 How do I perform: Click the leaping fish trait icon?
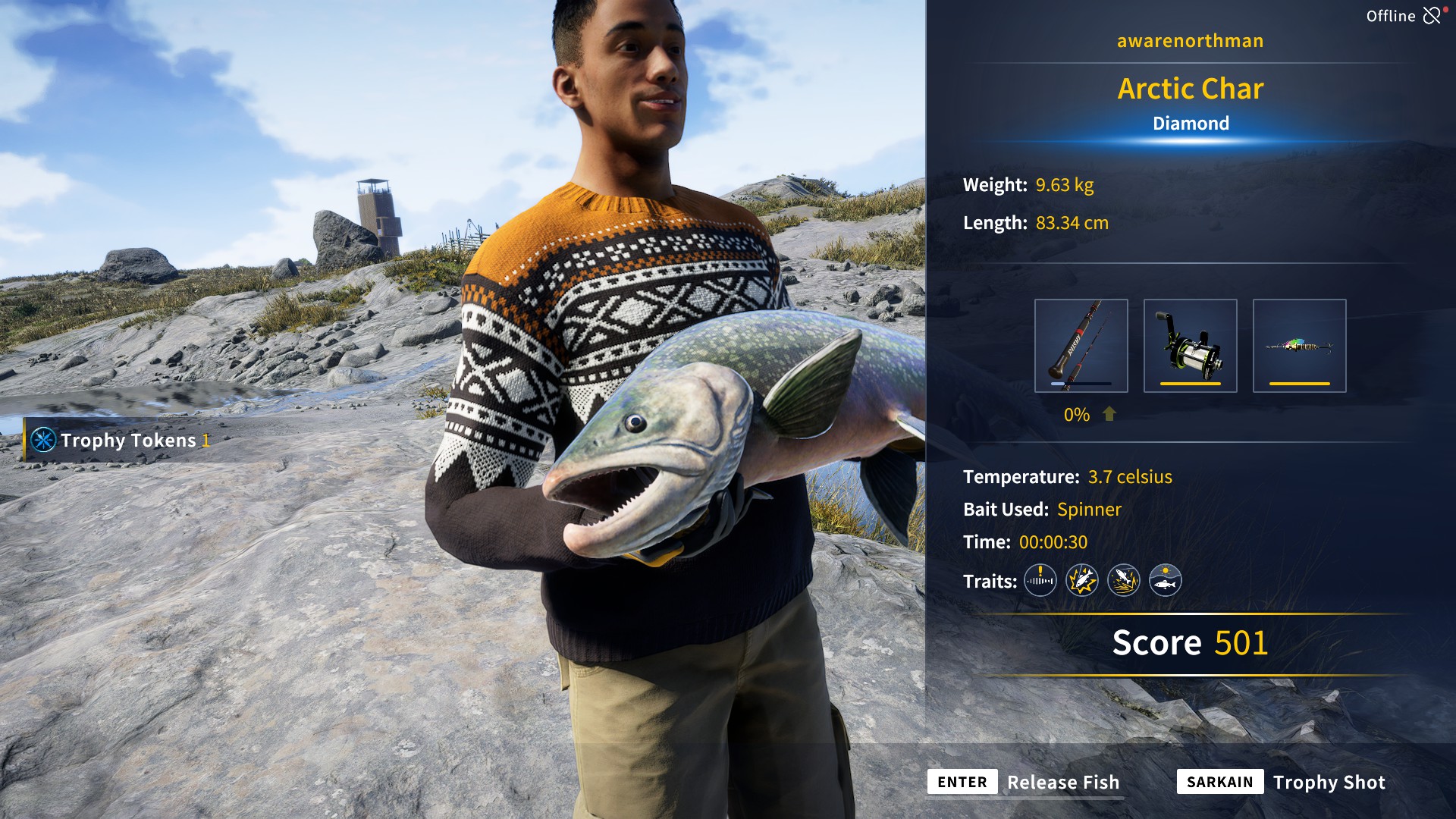1123,580
